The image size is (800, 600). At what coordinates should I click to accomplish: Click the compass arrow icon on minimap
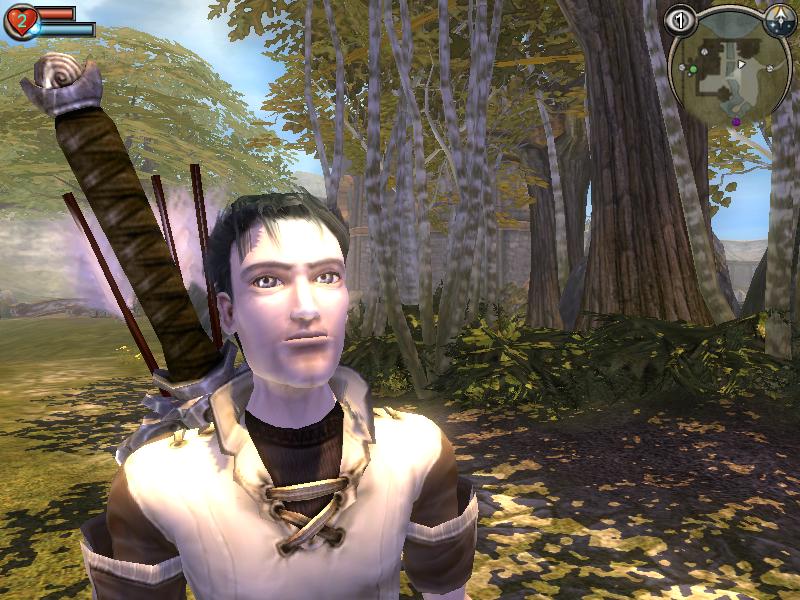[x=778, y=19]
